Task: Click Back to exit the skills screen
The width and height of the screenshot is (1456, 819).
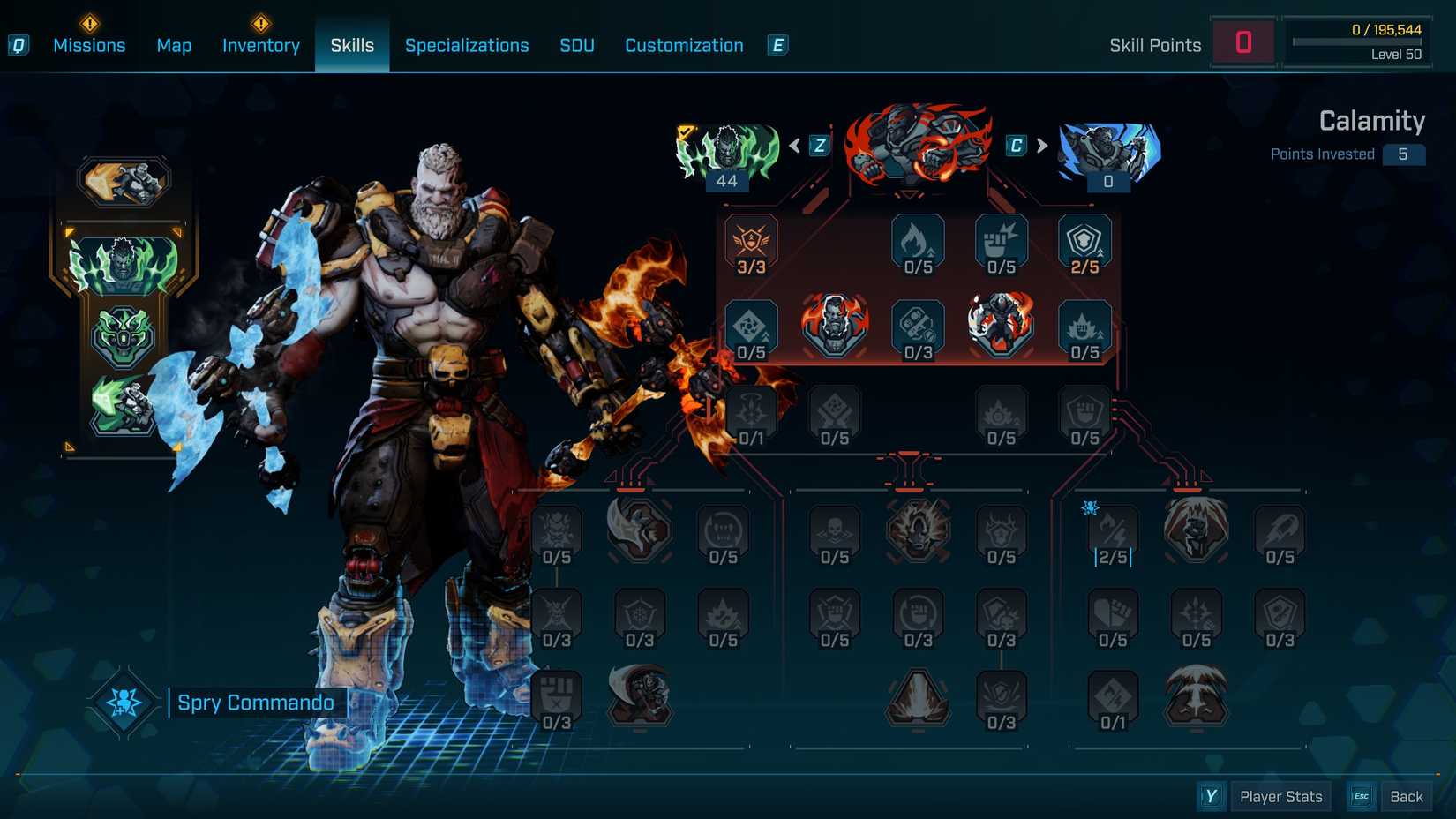Action: (1407, 796)
